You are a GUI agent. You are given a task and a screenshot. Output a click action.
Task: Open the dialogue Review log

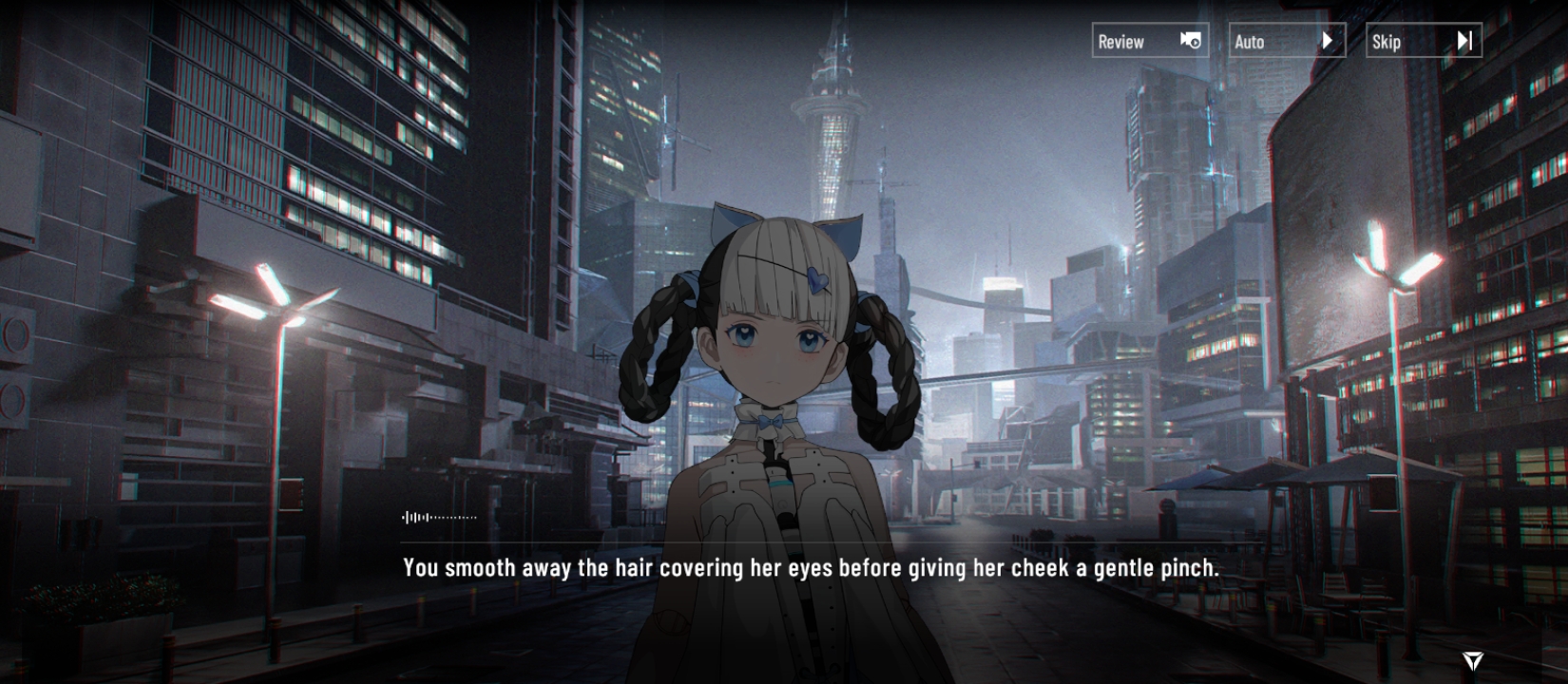(1149, 41)
